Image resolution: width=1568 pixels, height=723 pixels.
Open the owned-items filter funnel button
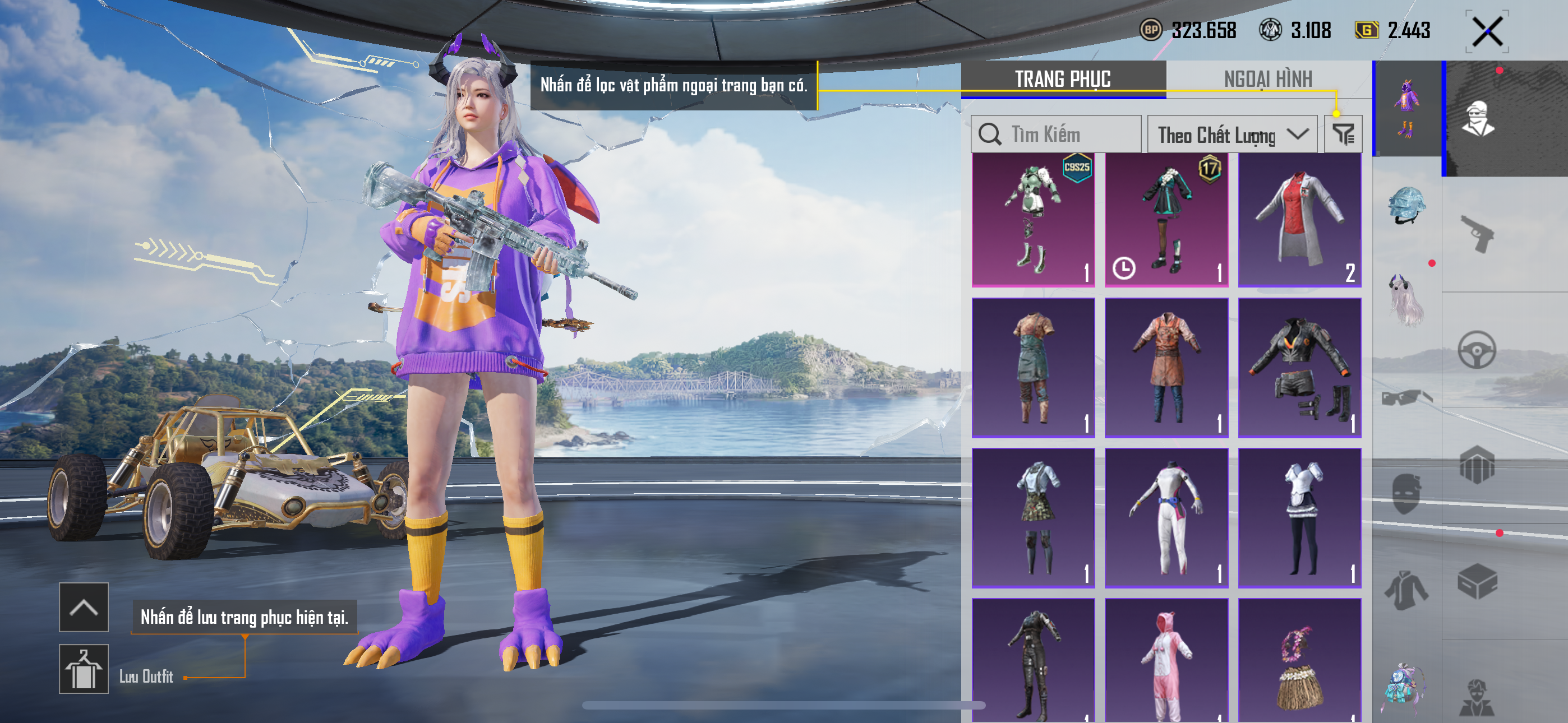pos(1343,135)
